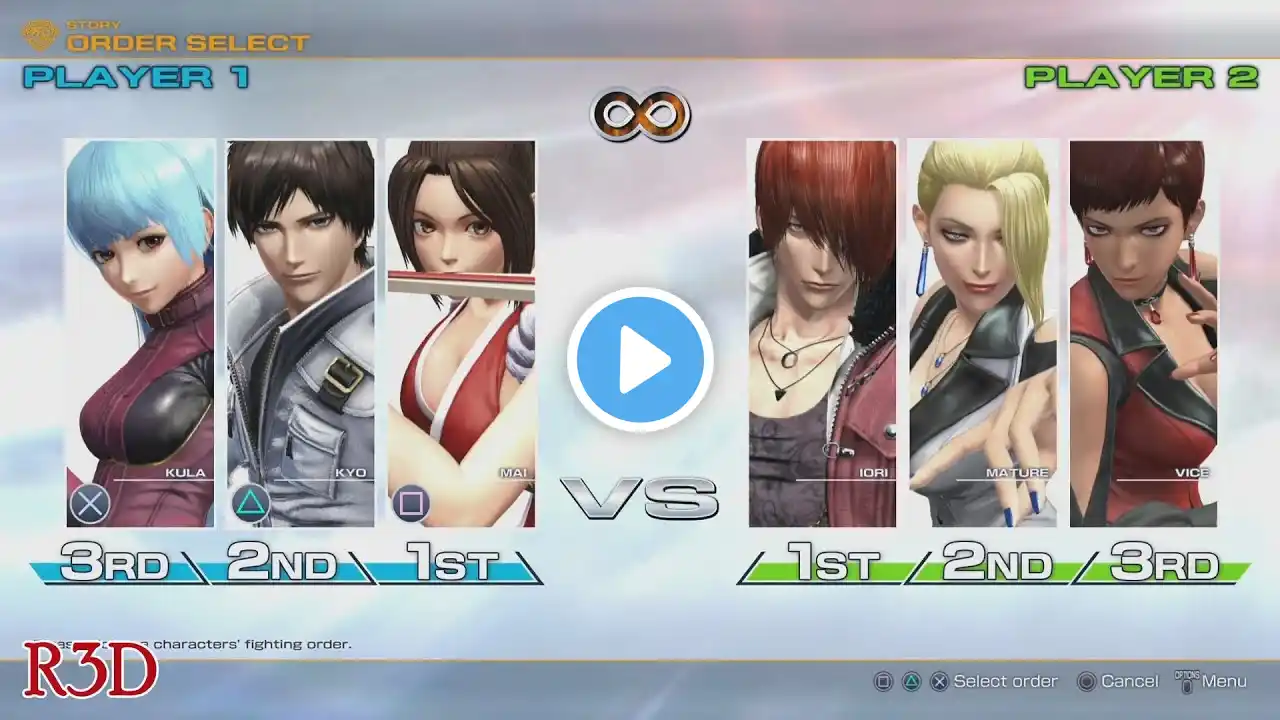
Task: Select Iori's character portrait card
Action: [822, 333]
